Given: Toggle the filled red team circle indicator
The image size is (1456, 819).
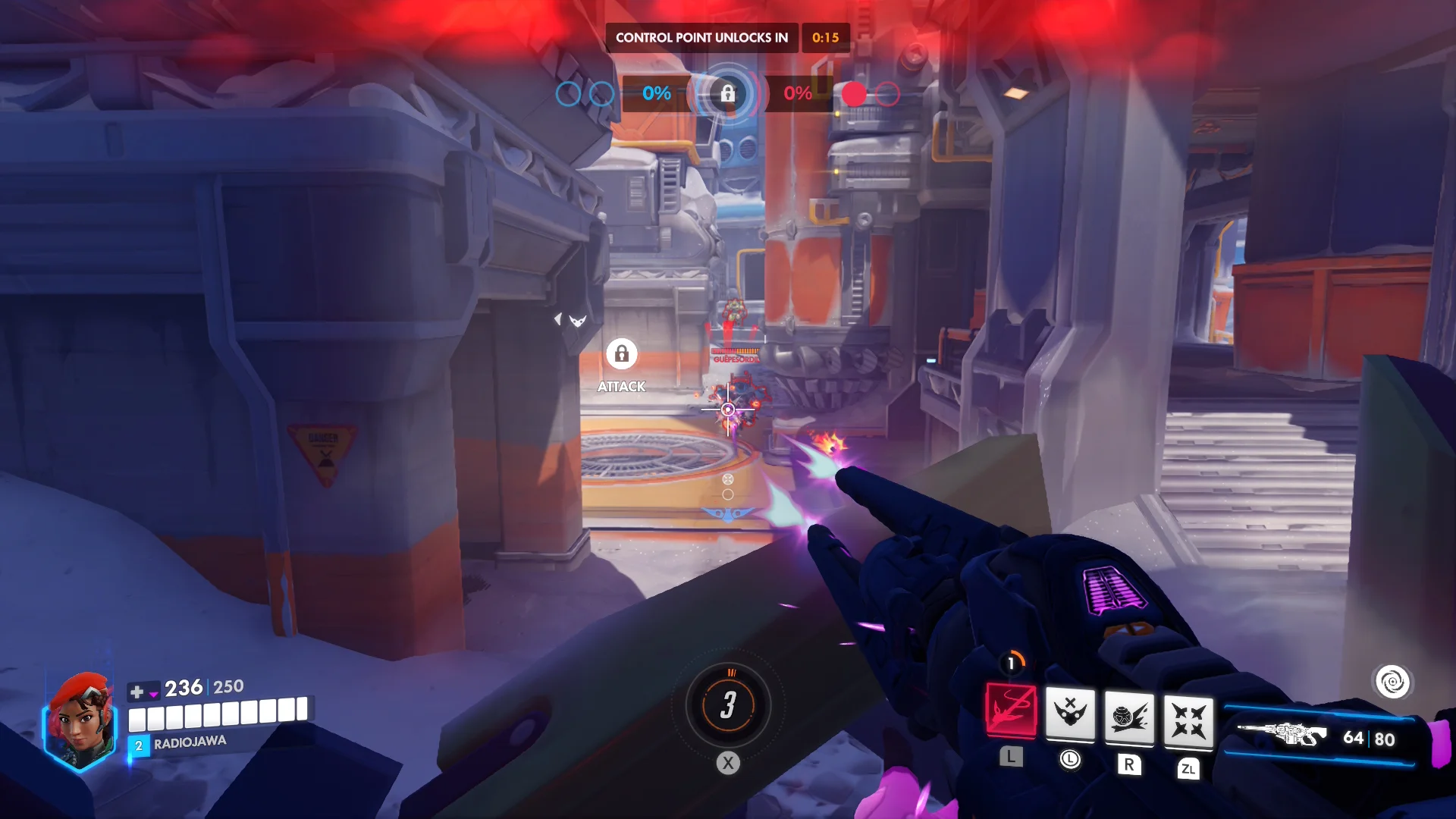Looking at the screenshot, I should tap(855, 94).
